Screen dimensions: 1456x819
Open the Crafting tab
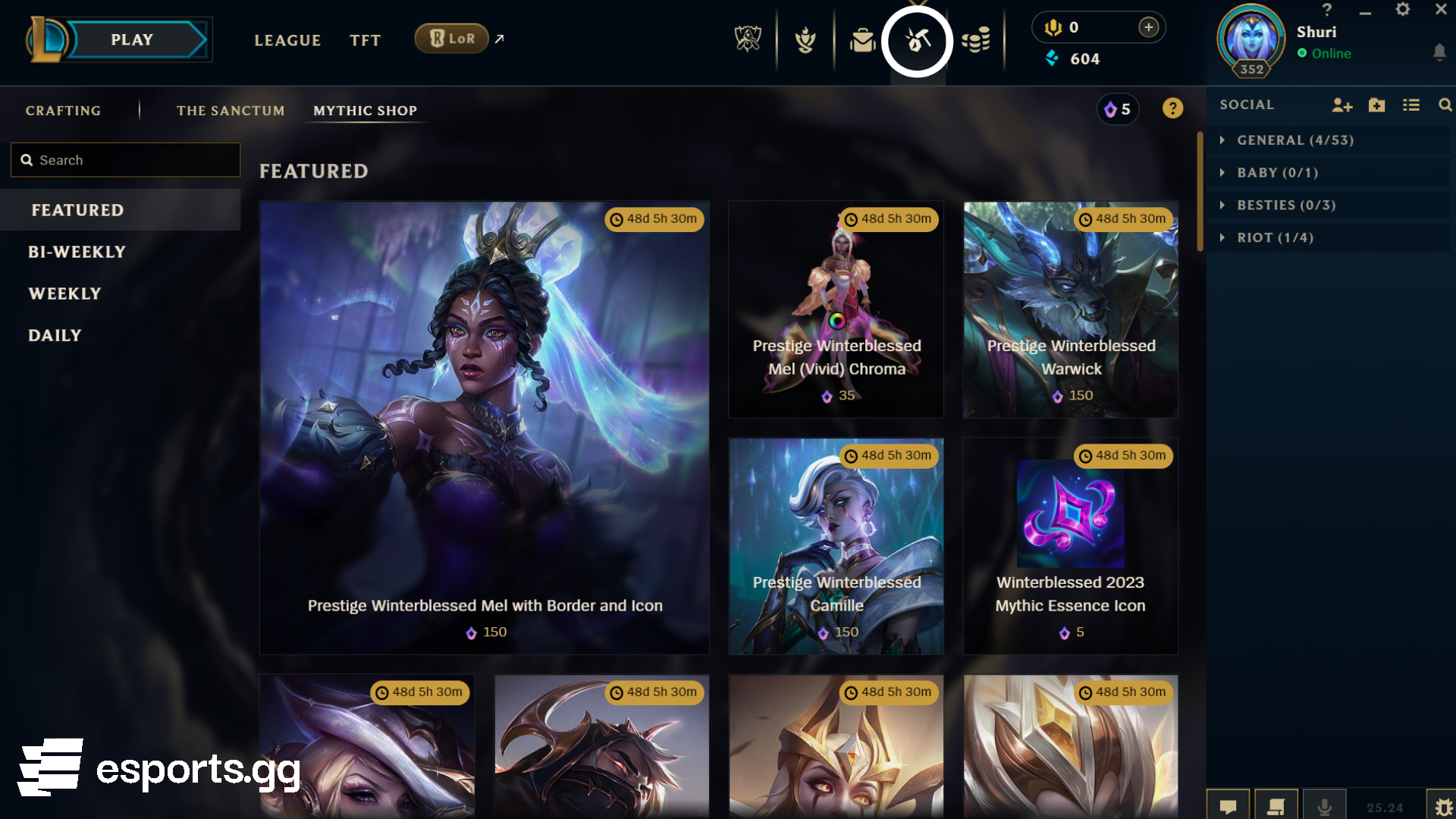63,111
